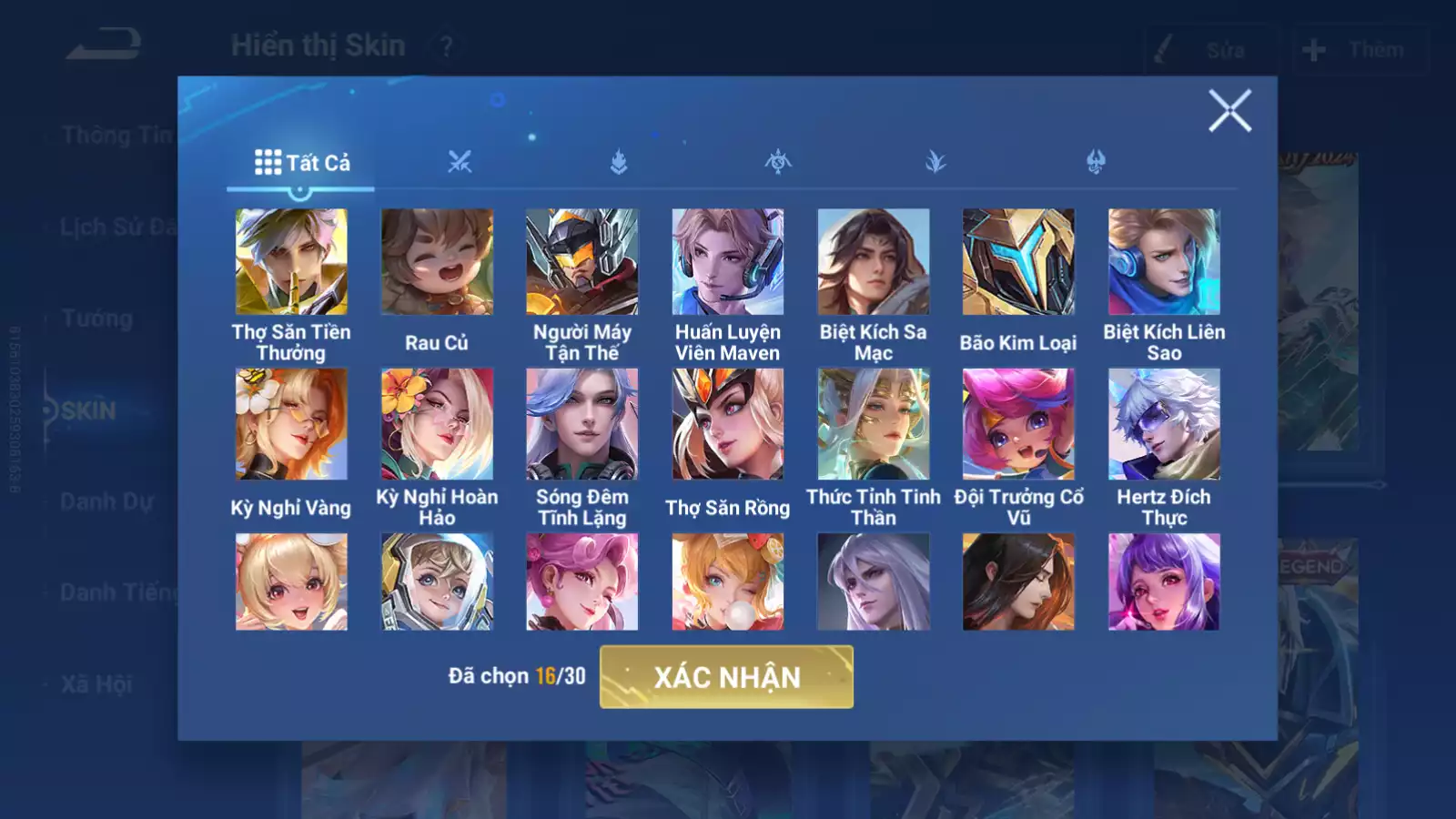
Task: Choose the Biệt Kích Sa Mạc skin
Action: (x=874, y=262)
